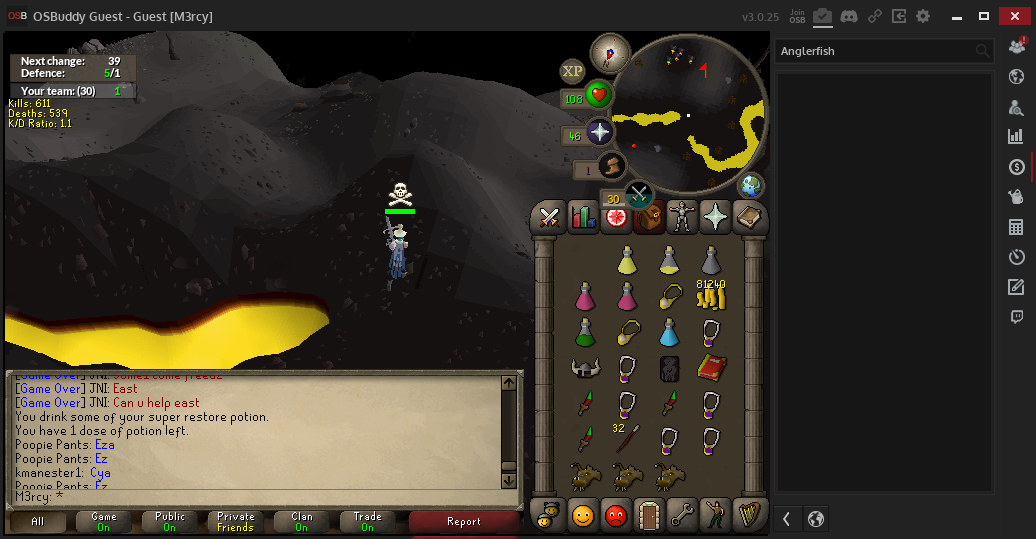Select the horned helmet in inventory

point(585,368)
